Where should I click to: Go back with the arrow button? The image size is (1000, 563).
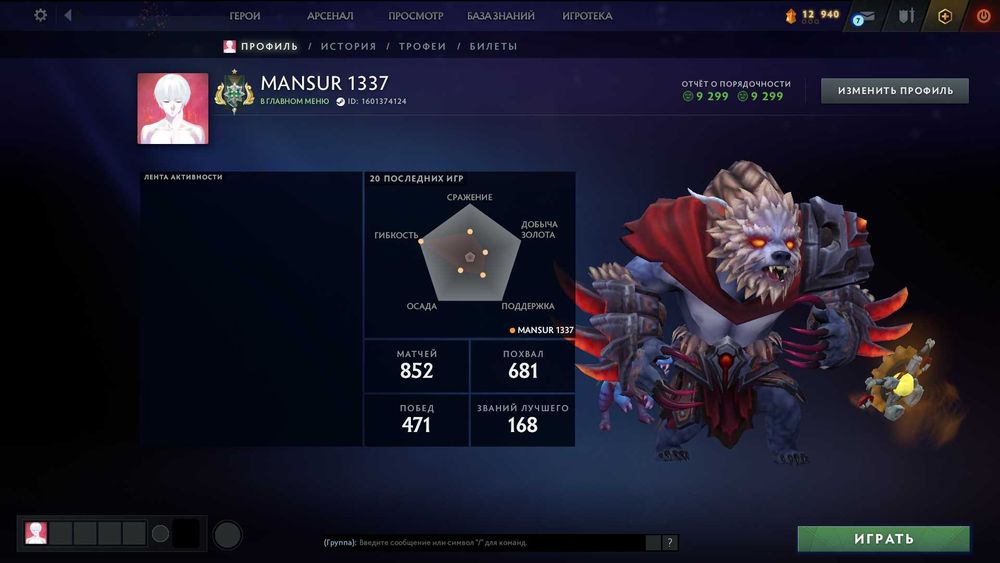(x=68, y=16)
